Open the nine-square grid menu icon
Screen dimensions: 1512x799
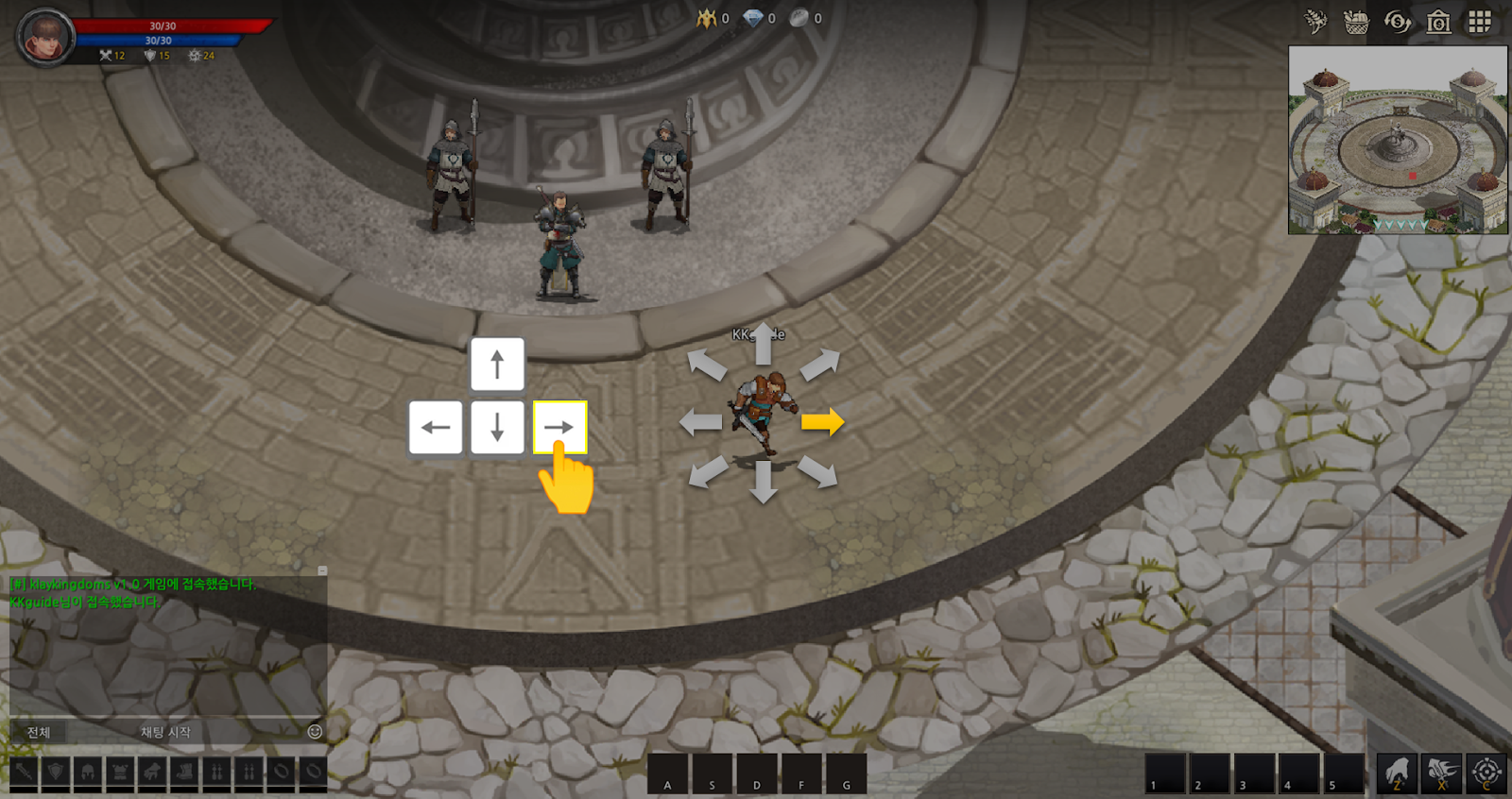1479,22
